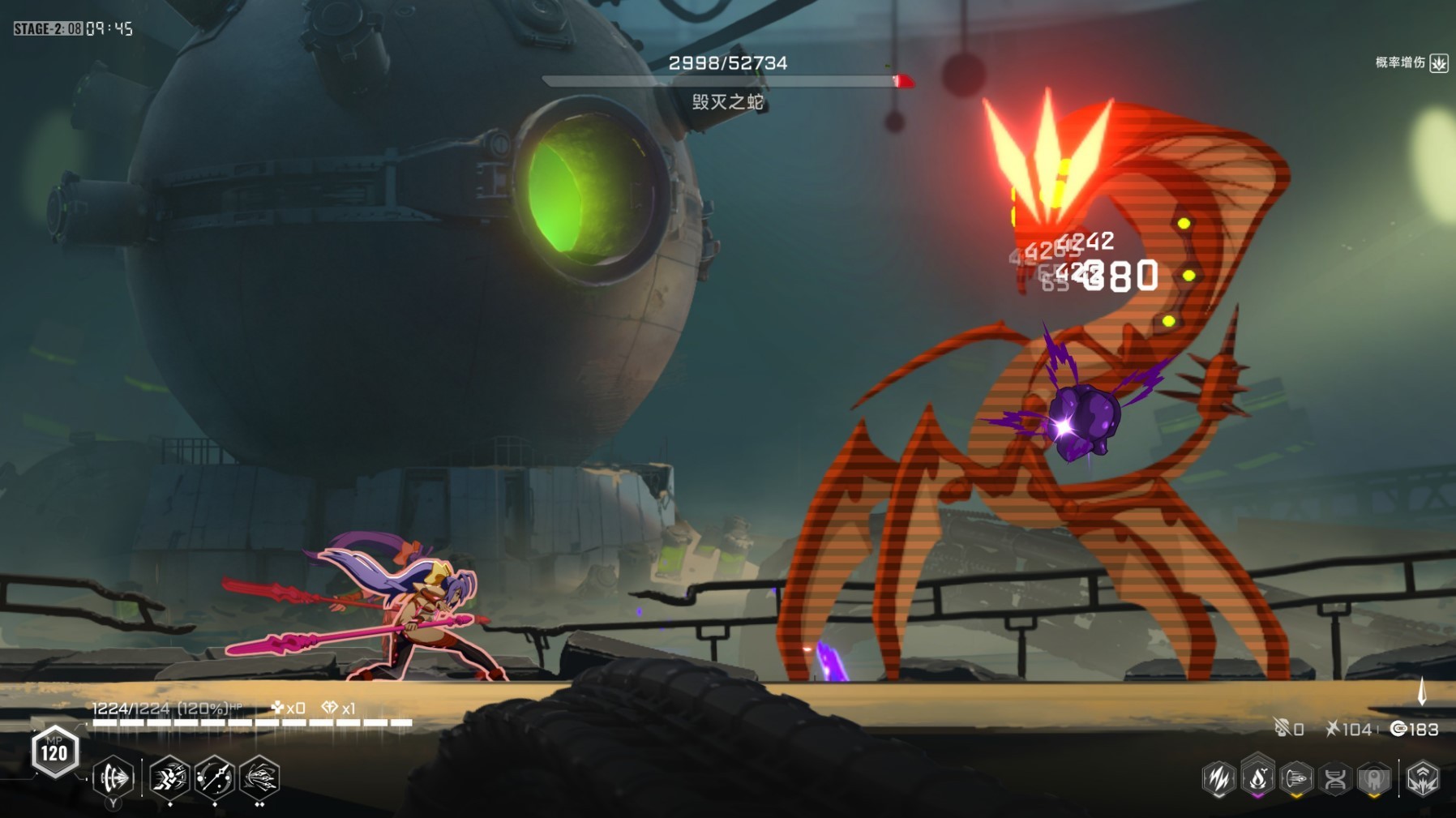The image size is (1456, 818).
Task: Choose the bullet through ring relic
Action: coord(1296,779)
